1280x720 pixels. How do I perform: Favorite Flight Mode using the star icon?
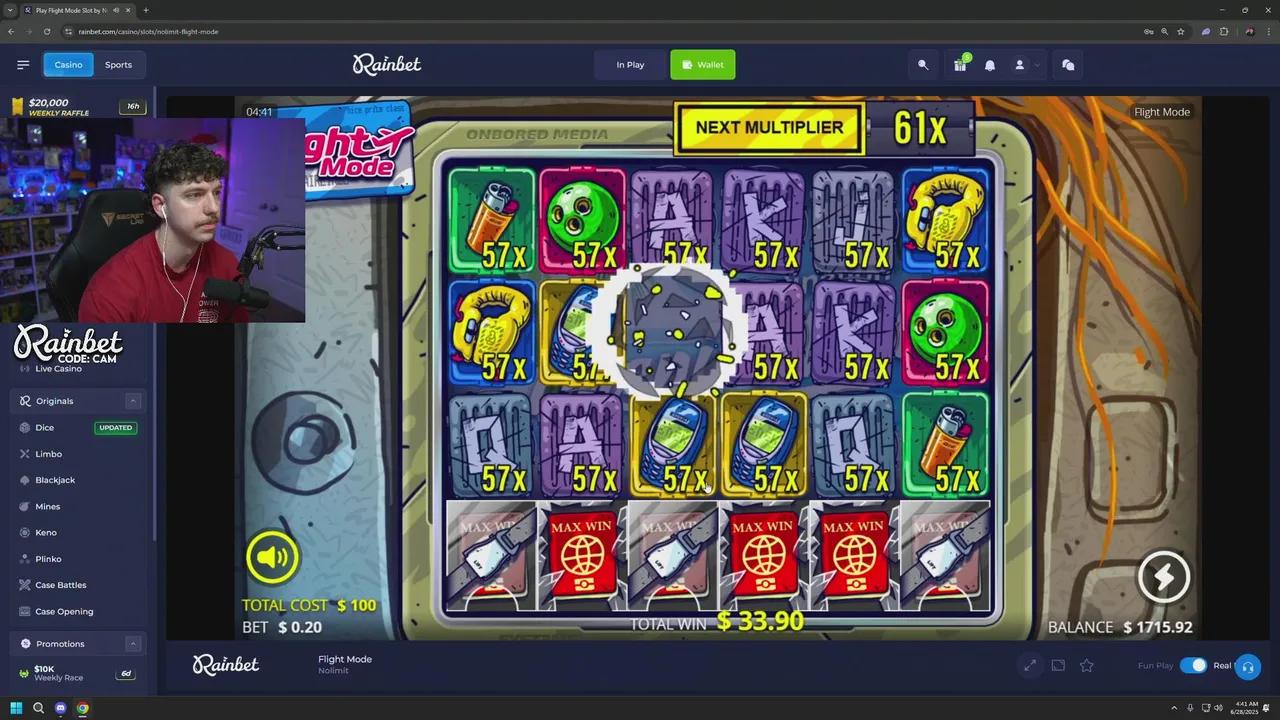1086,665
